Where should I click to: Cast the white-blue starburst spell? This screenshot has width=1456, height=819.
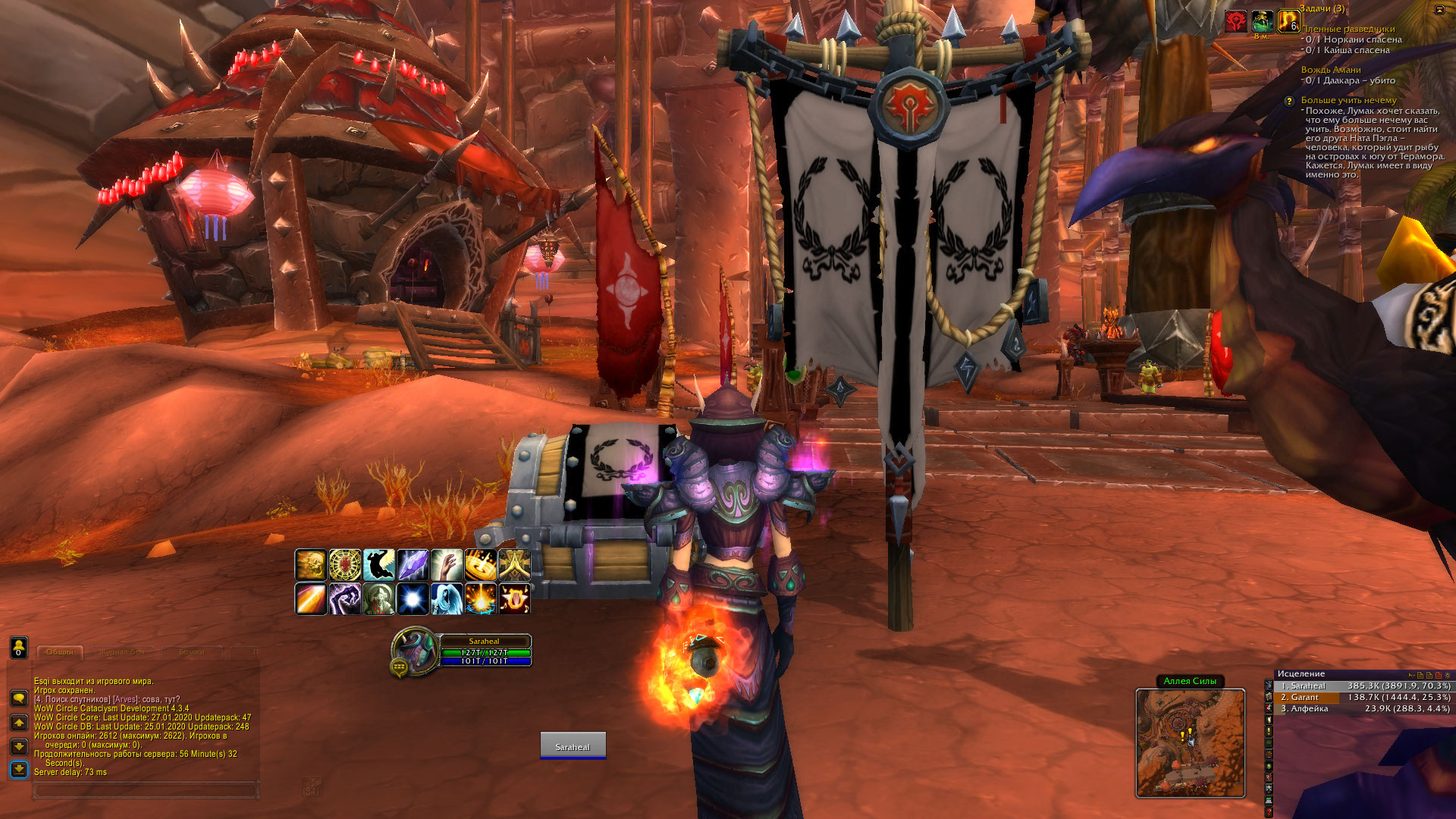tap(413, 599)
